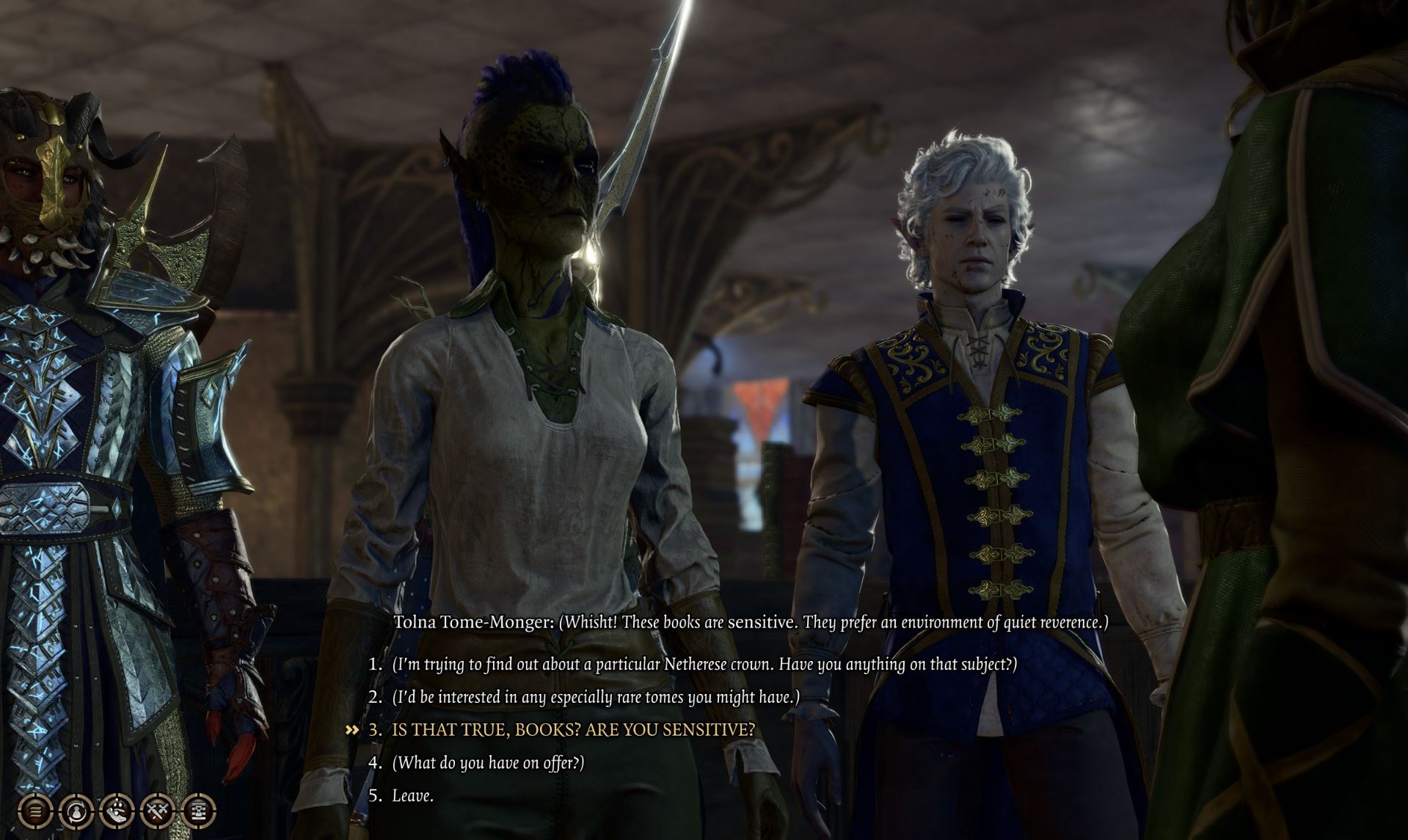Open the dialogue history lines icon
The image size is (1408, 840).
35,811
